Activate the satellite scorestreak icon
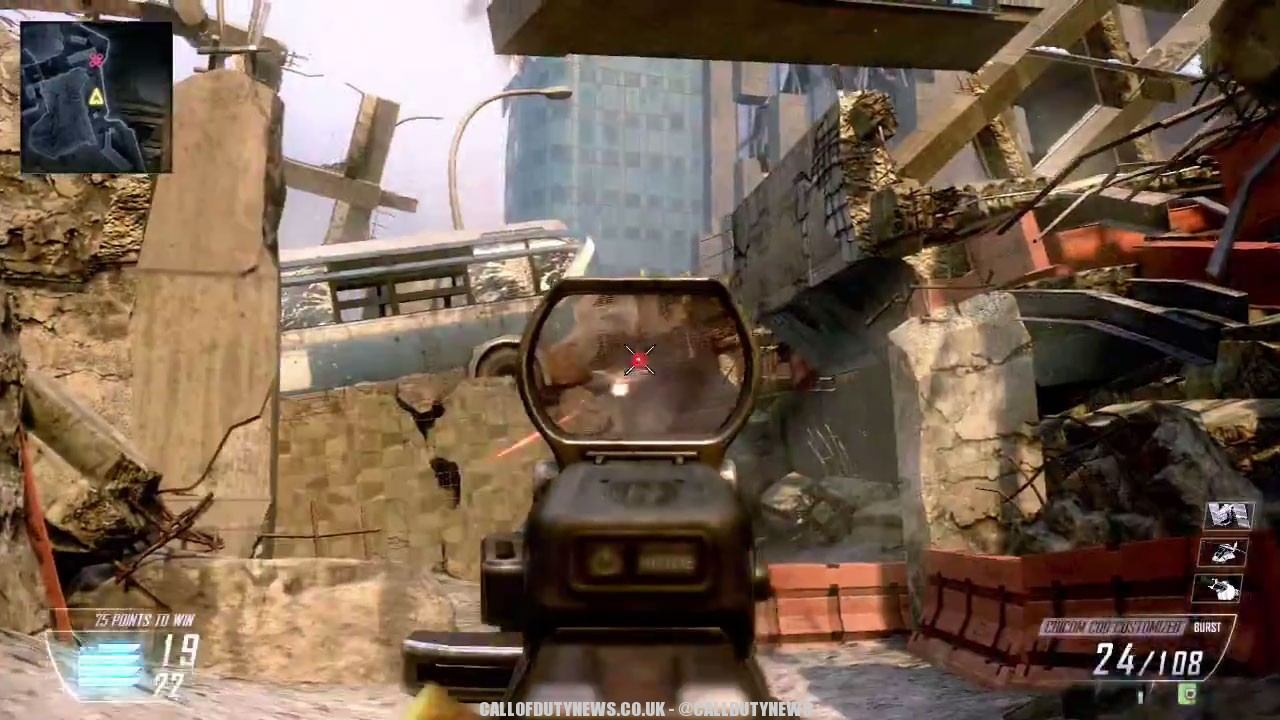 (1229, 515)
